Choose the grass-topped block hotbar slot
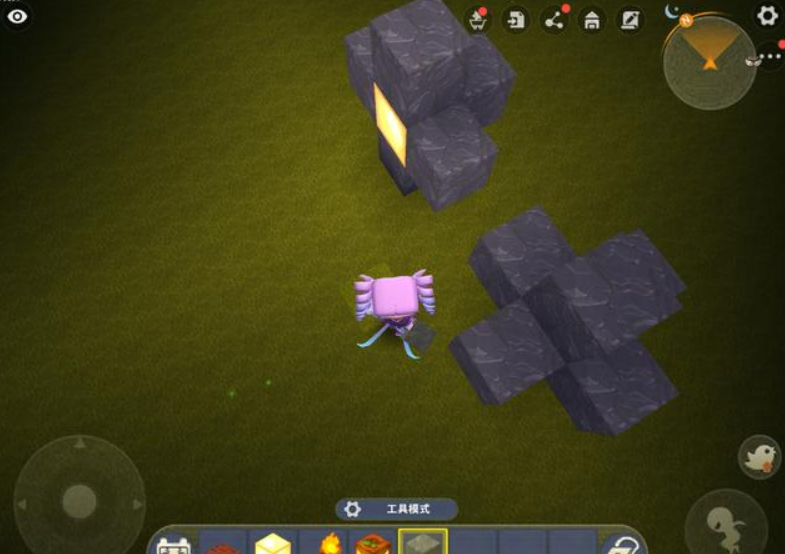 click(x=373, y=544)
